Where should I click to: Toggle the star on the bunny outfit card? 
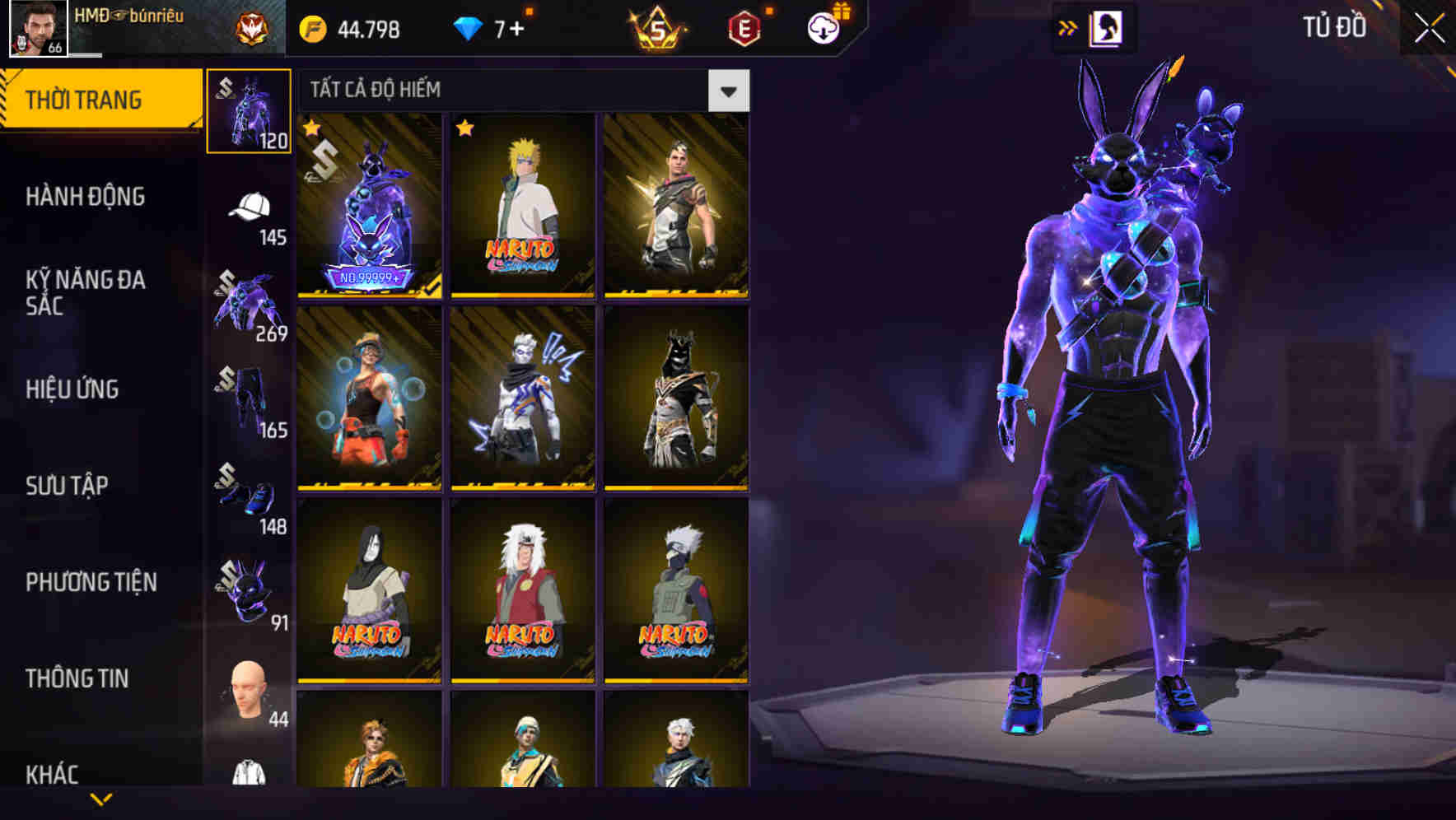(x=312, y=128)
